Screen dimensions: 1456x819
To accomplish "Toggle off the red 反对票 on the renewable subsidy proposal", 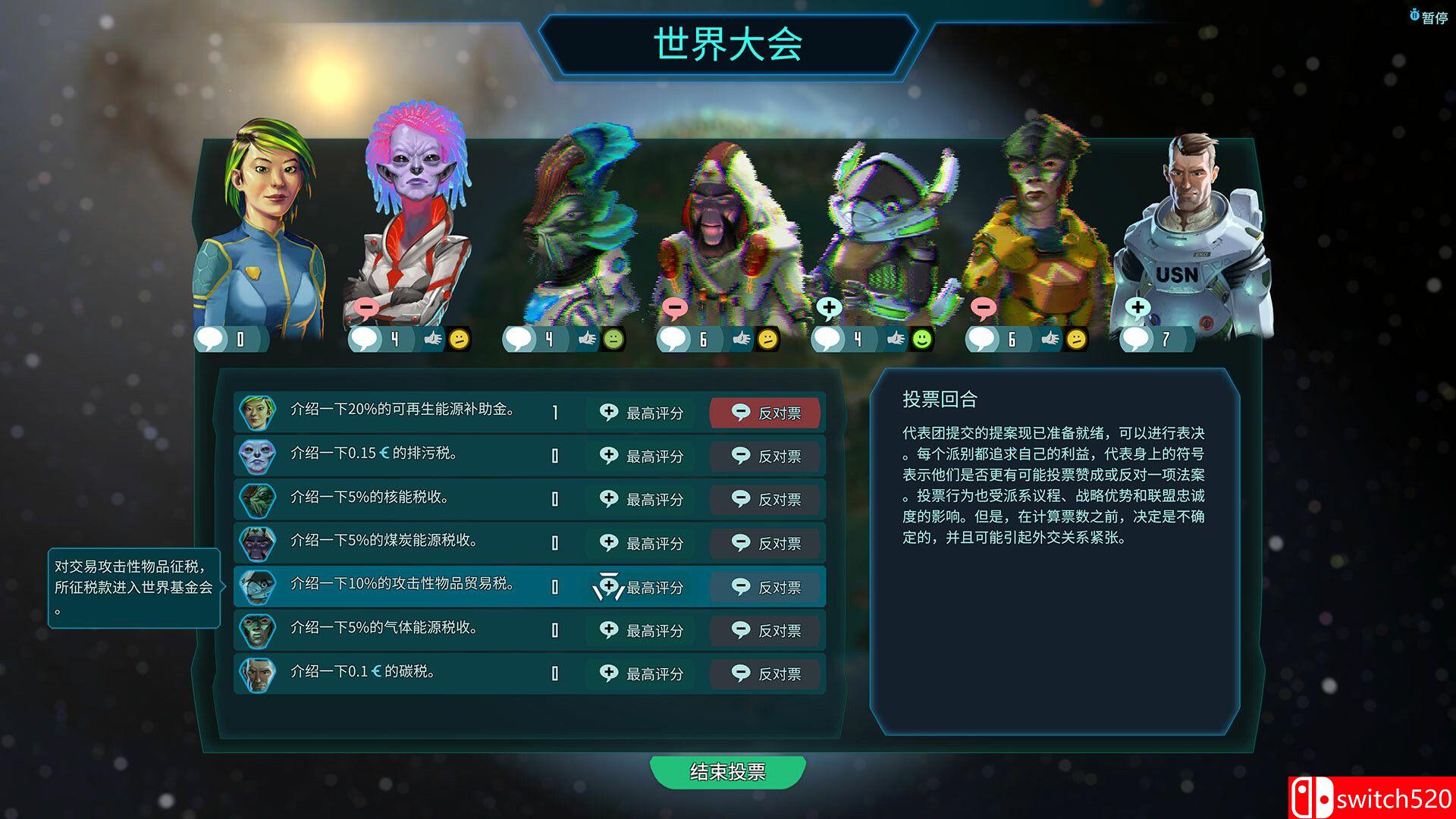I will [765, 413].
